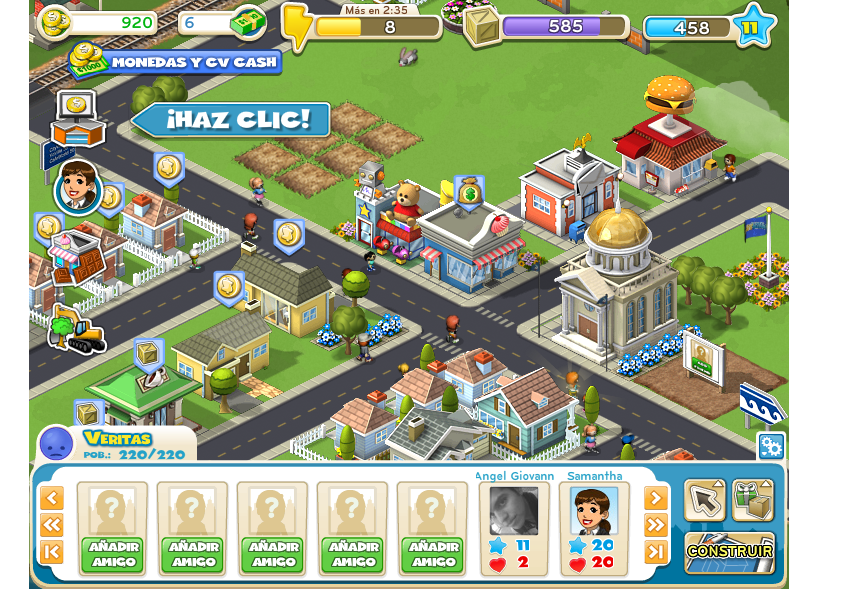843x601 pixels.
Task: Open the gift box inventory button
Action: tap(752, 500)
